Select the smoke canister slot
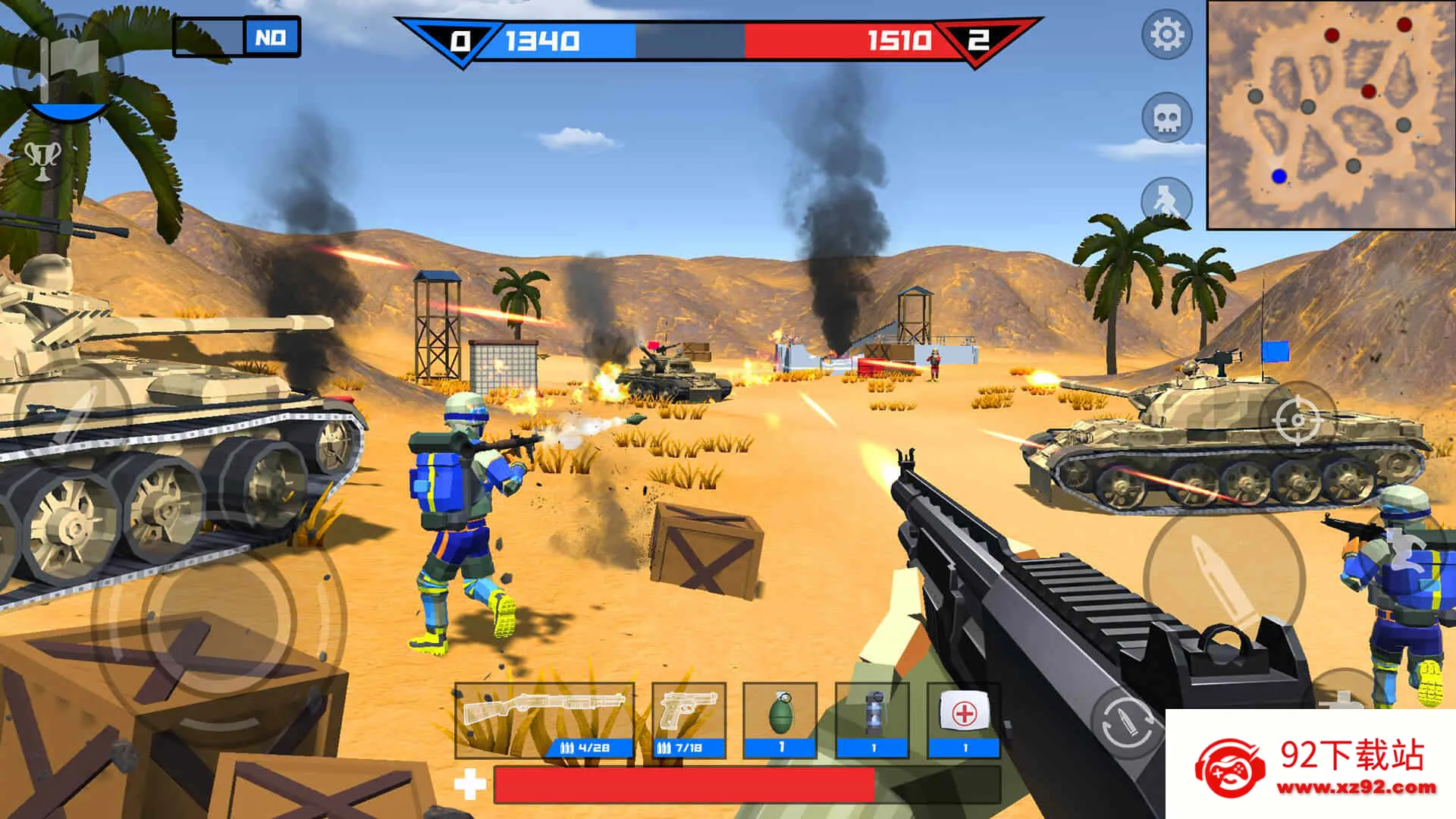Image resolution: width=1456 pixels, height=819 pixels. coord(873,720)
